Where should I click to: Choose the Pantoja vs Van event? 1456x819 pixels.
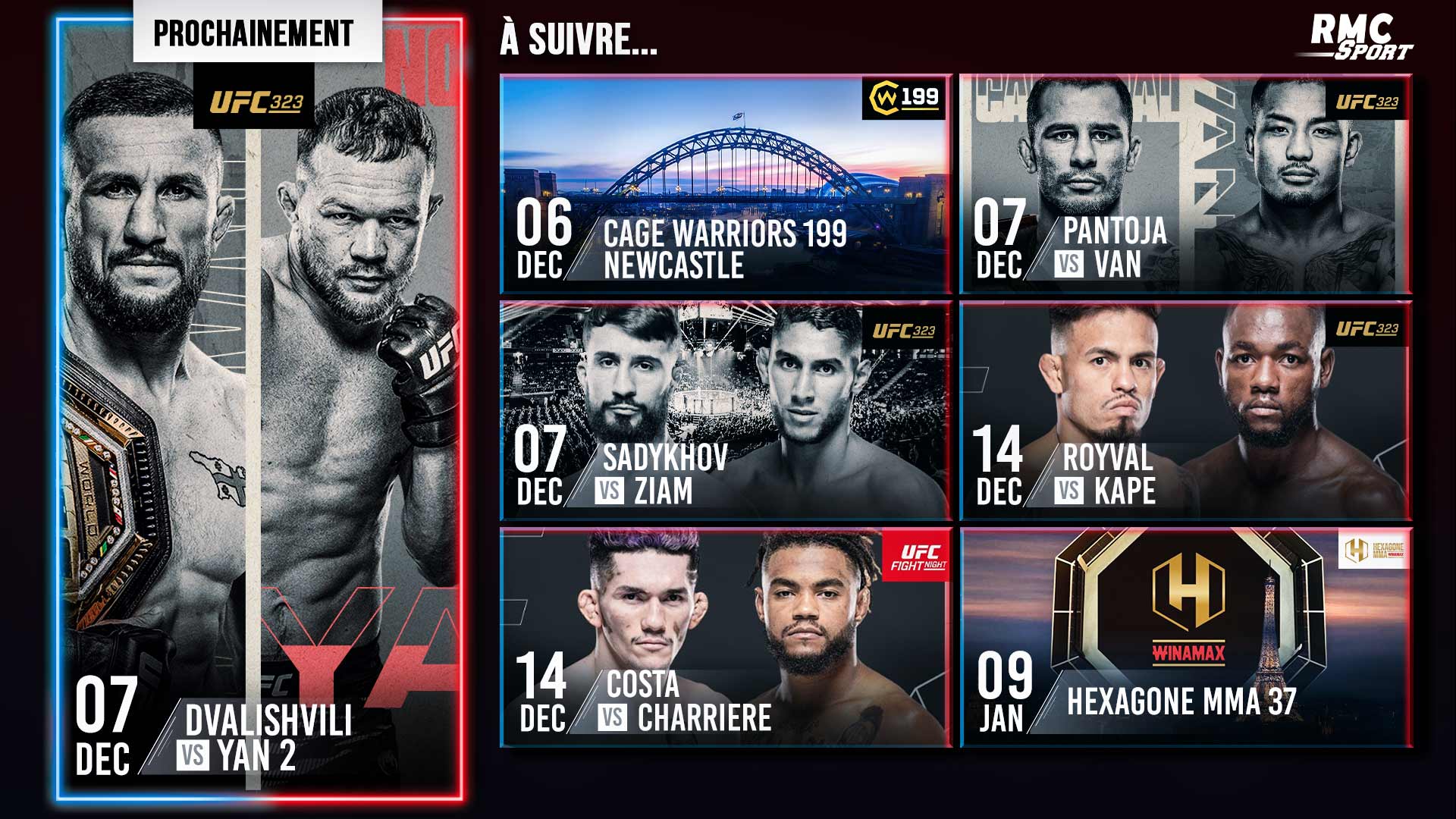tap(1185, 184)
